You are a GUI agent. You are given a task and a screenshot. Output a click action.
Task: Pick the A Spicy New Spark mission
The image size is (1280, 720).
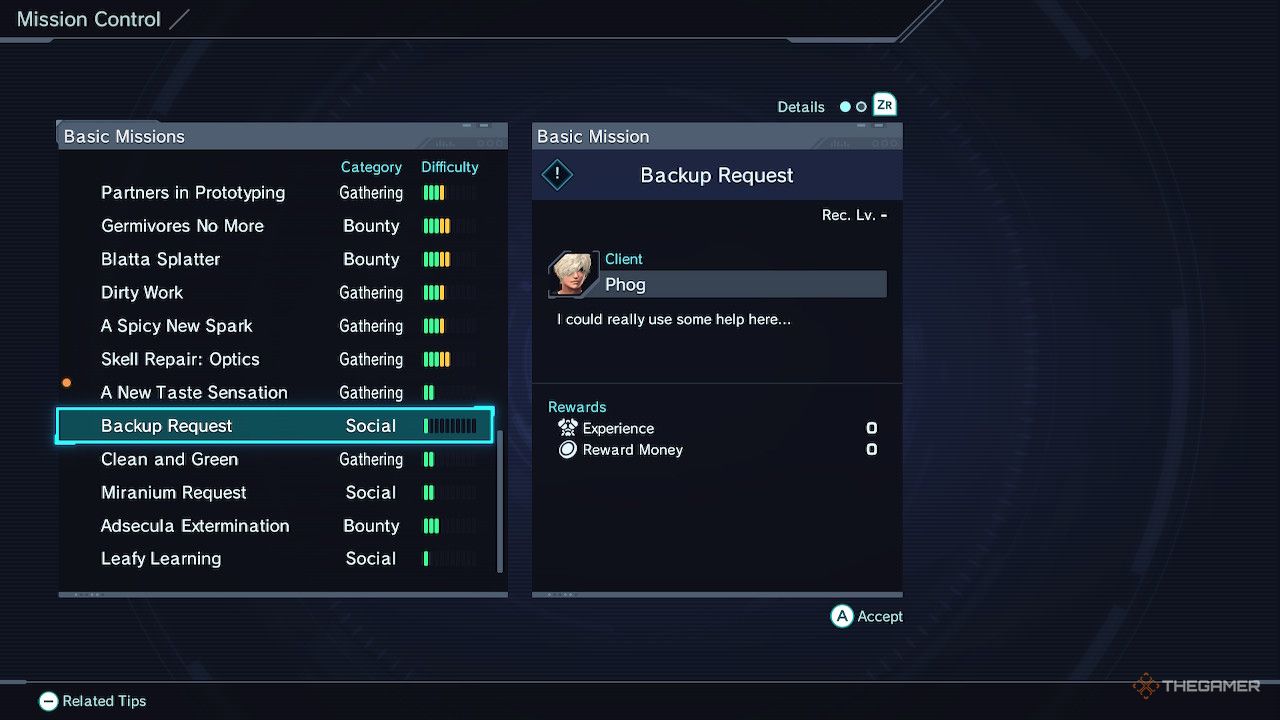[x=177, y=326]
